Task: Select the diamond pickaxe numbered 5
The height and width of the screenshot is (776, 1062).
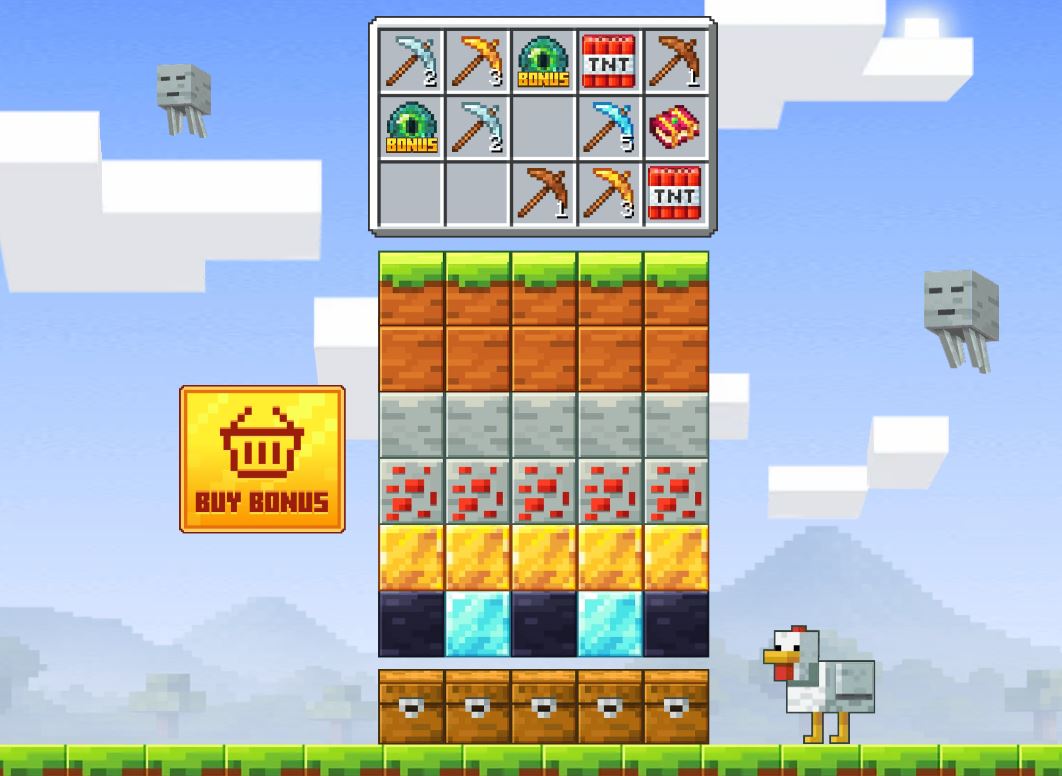Action: pos(608,128)
